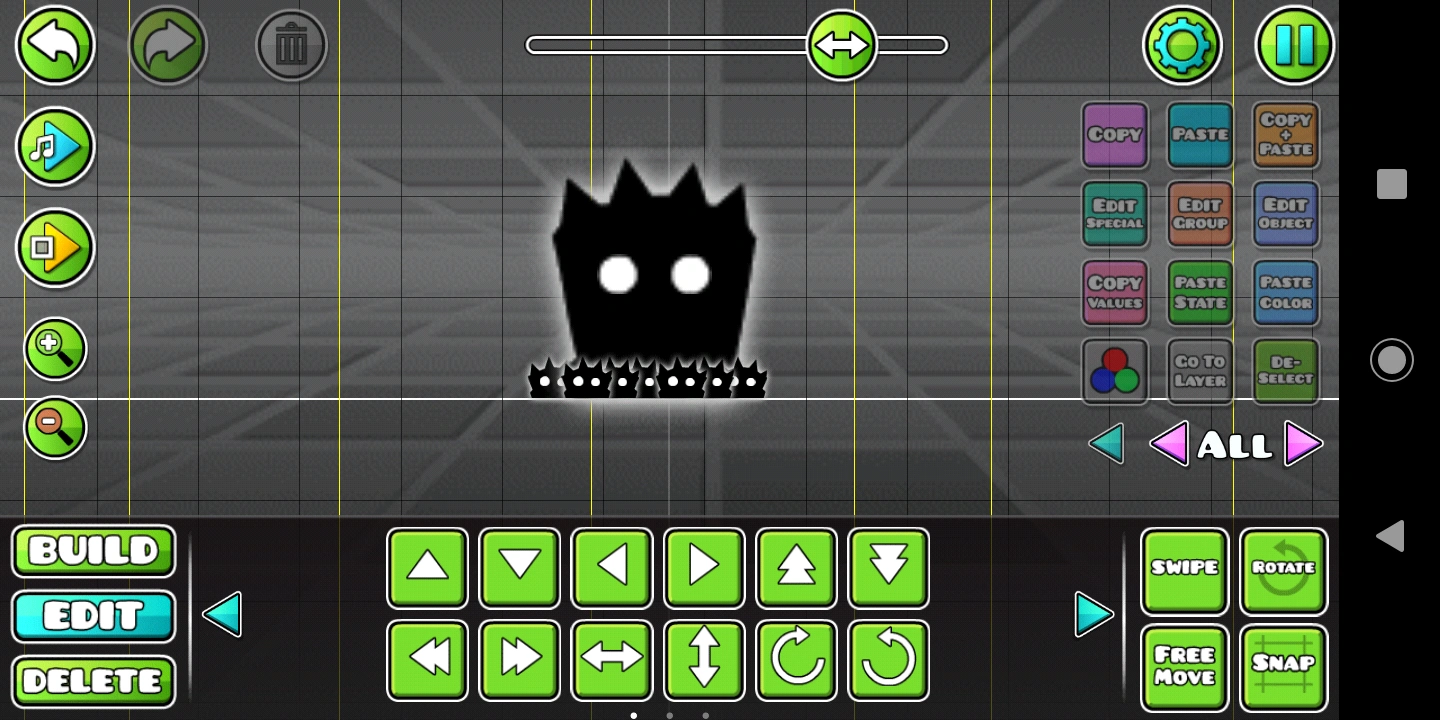The image size is (1440, 720).
Task: Enable Free Move mode
Action: 1184,666
